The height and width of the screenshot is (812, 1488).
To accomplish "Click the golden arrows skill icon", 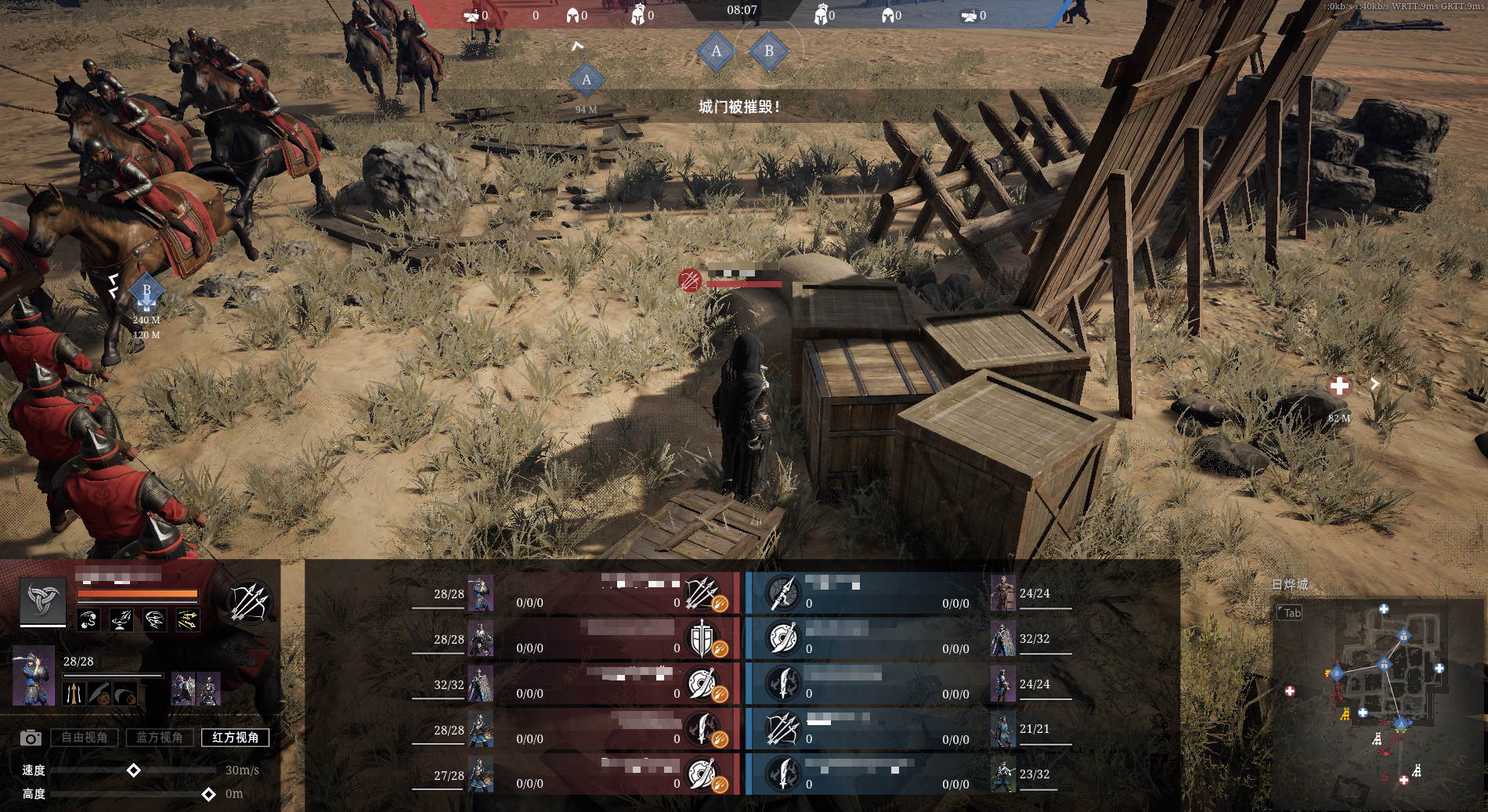I will click(187, 621).
